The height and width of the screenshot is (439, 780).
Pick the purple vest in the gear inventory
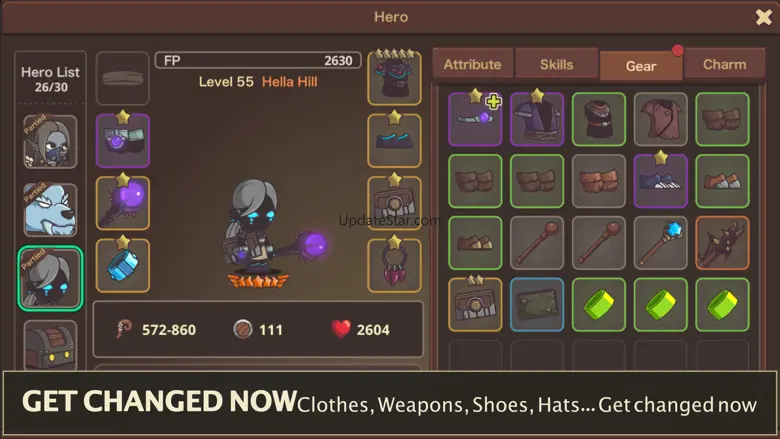point(537,119)
